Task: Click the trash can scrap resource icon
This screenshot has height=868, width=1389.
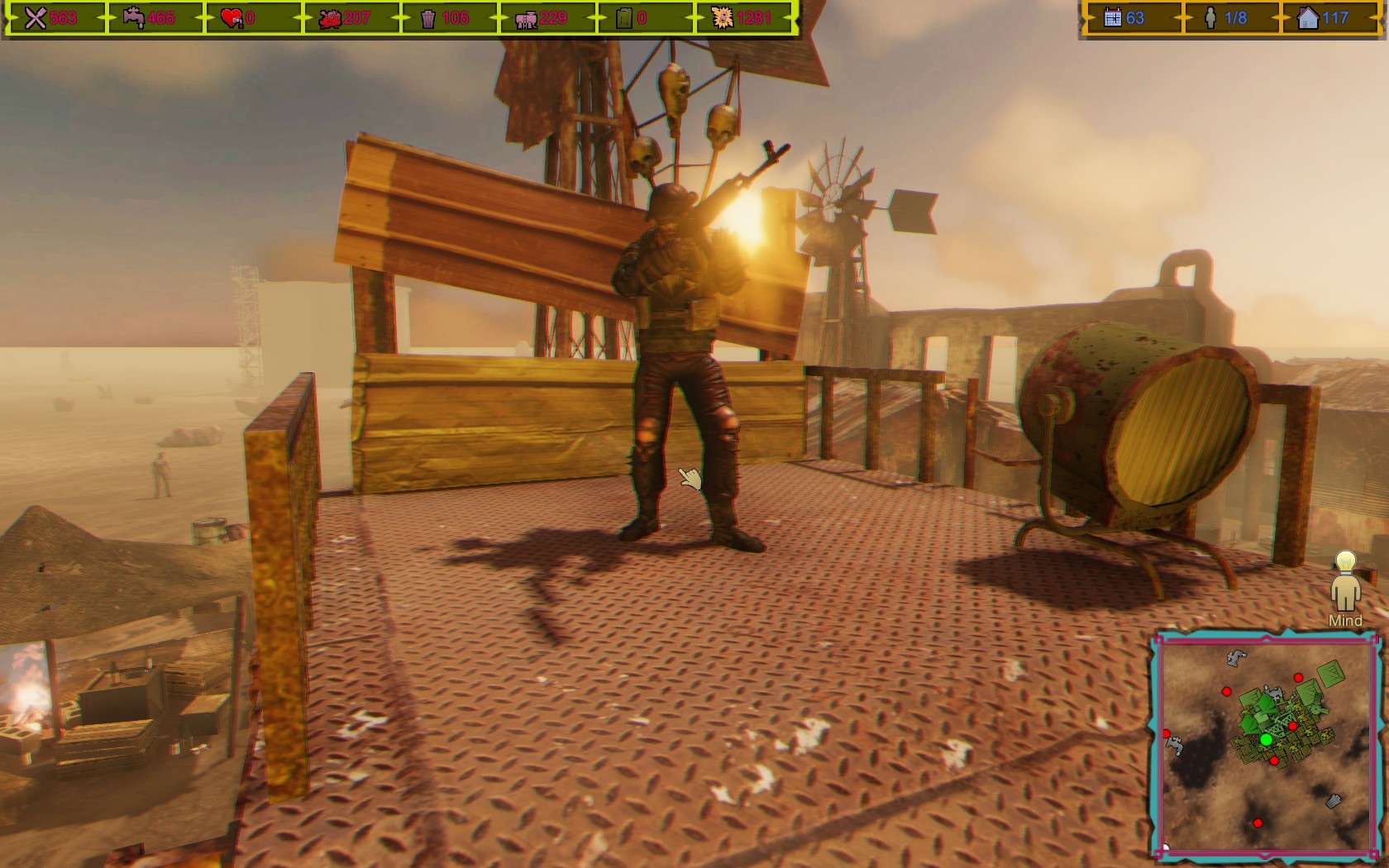Action: click(x=428, y=17)
